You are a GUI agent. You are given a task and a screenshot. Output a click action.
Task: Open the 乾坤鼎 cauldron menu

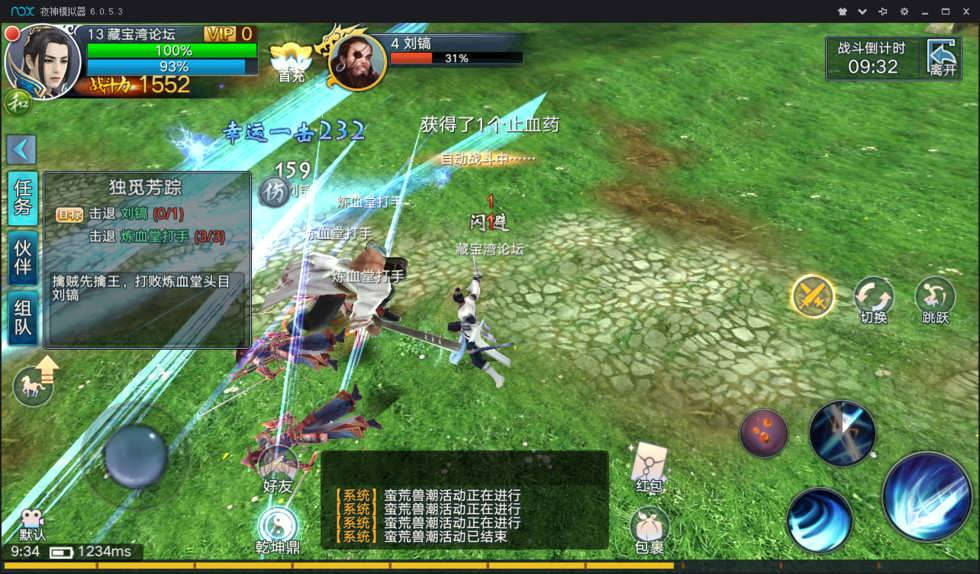[x=277, y=530]
